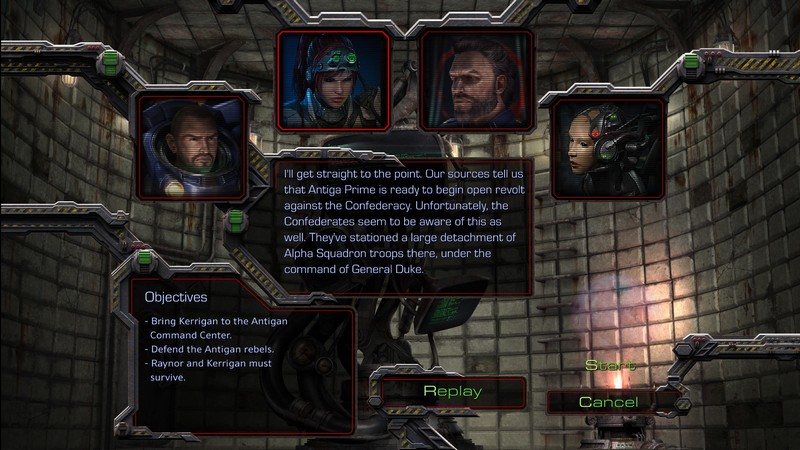Cancel the mission briefing
Image resolution: width=800 pixels, height=450 pixels.
[x=609, y=402]
